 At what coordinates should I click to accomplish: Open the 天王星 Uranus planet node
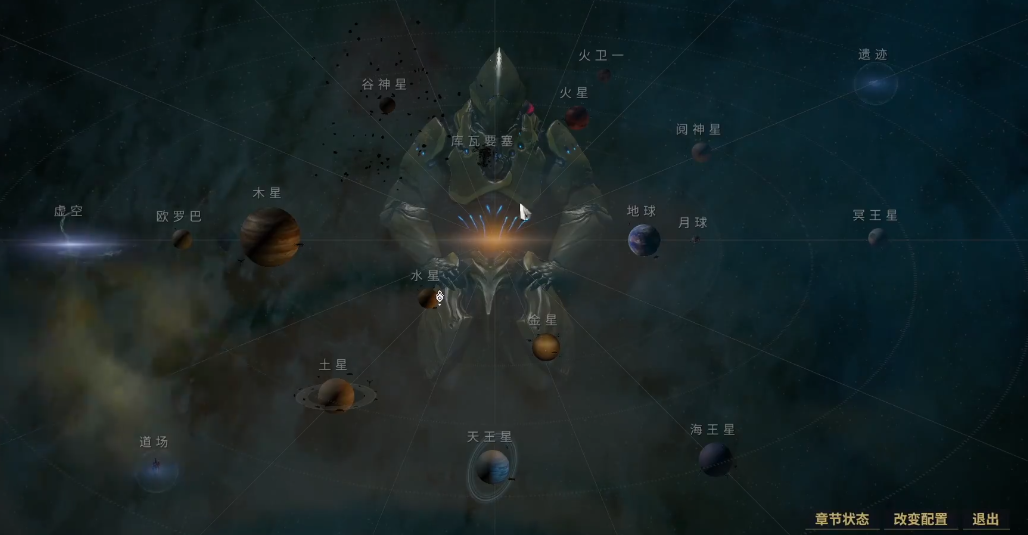pos(492,467)
